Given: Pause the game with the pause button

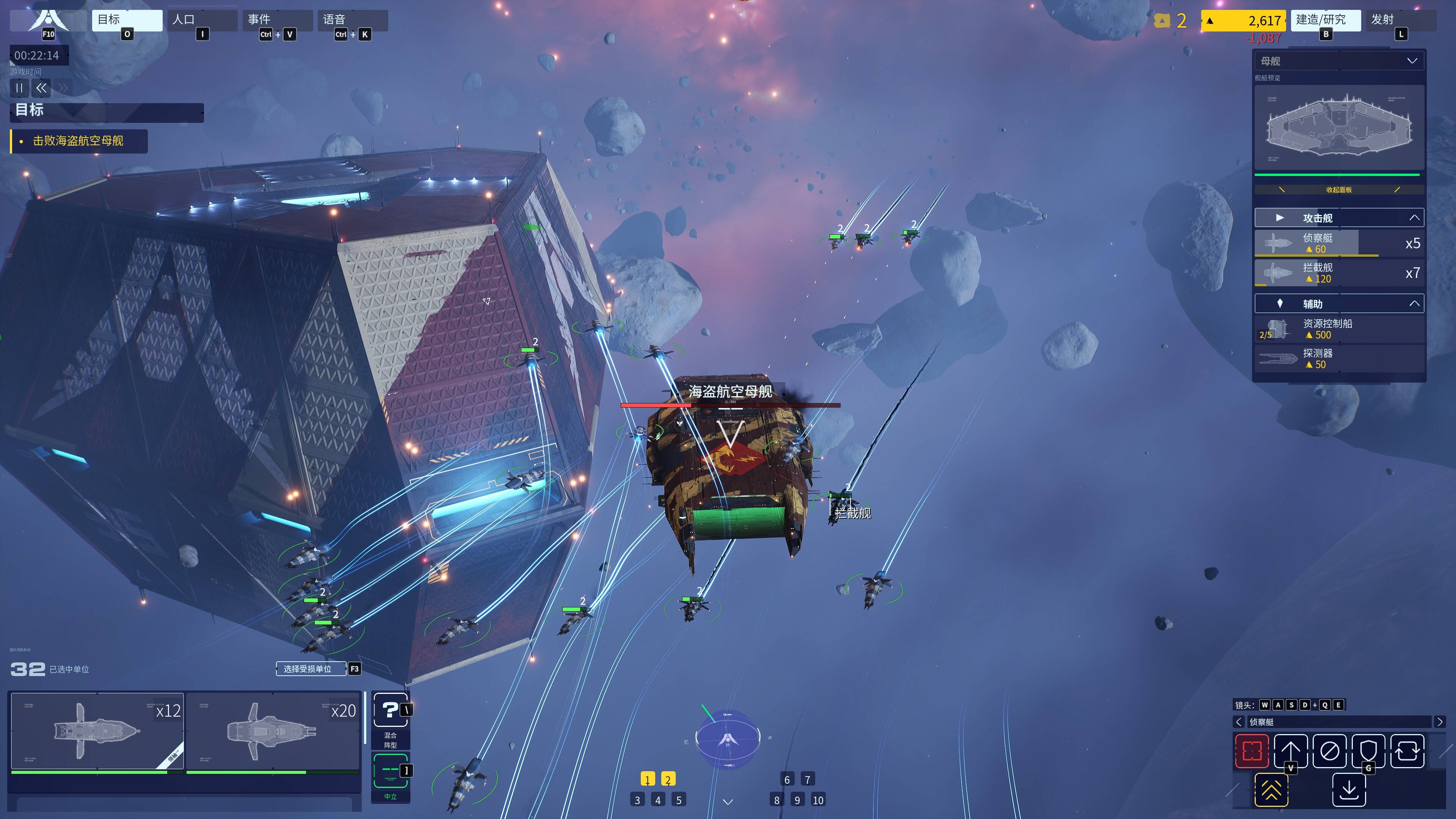Looking at the screenshot, I should (x=19, y=88).
